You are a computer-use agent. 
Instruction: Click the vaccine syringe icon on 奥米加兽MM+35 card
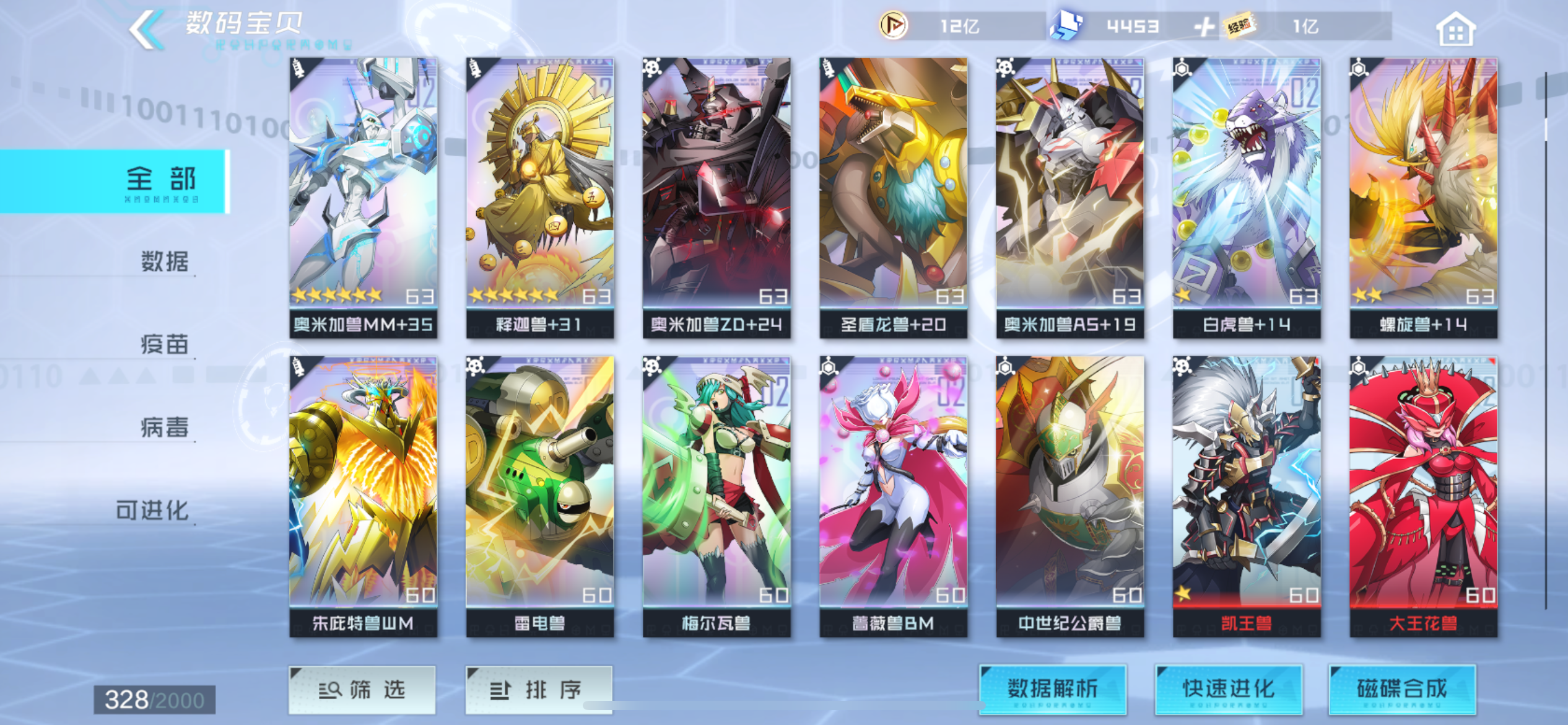coord(298,69)
